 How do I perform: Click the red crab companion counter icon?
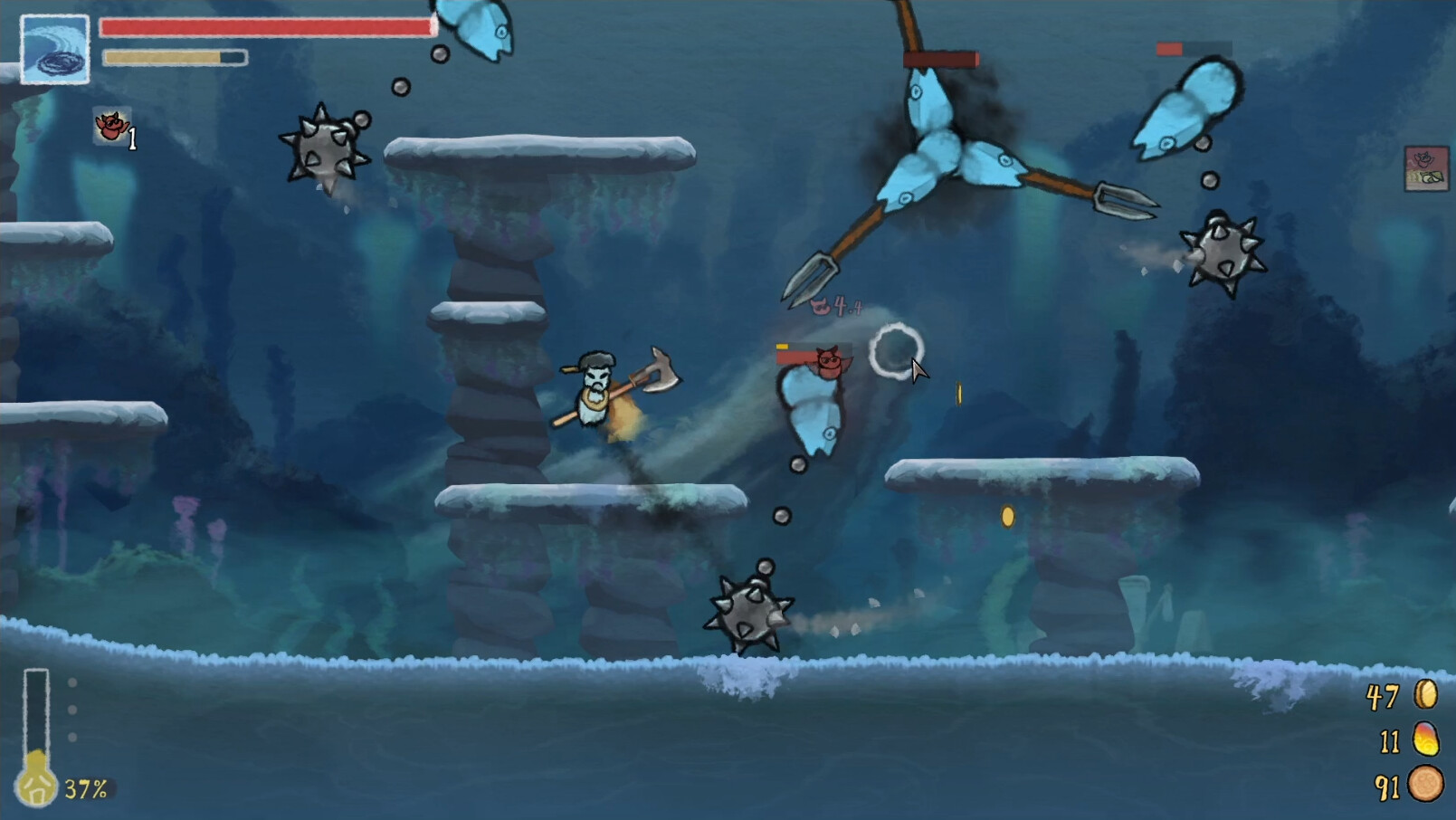pos(110,128)
